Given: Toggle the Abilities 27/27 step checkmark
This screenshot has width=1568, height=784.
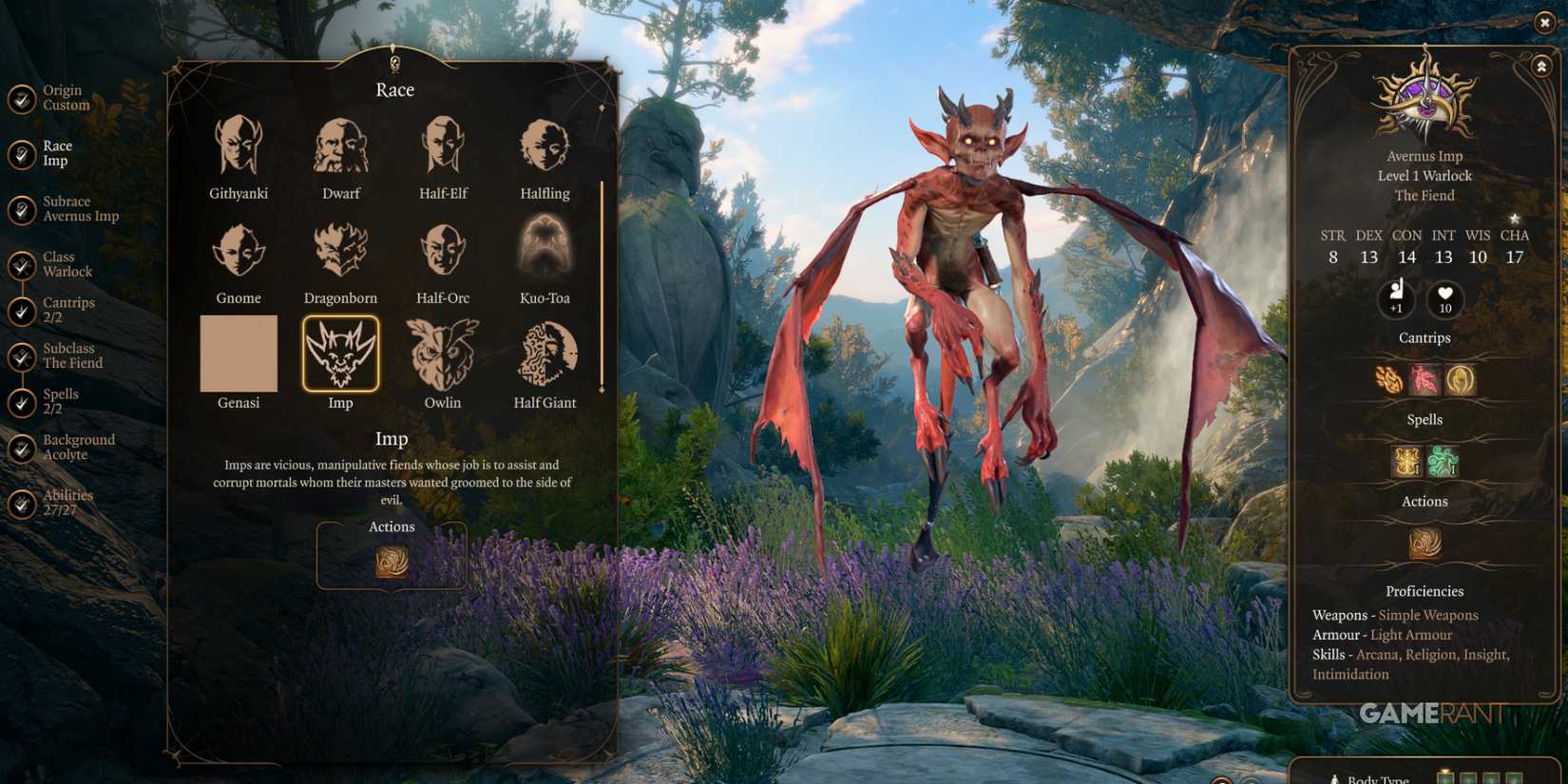Looking at the screenshot, I should (23, 502).
